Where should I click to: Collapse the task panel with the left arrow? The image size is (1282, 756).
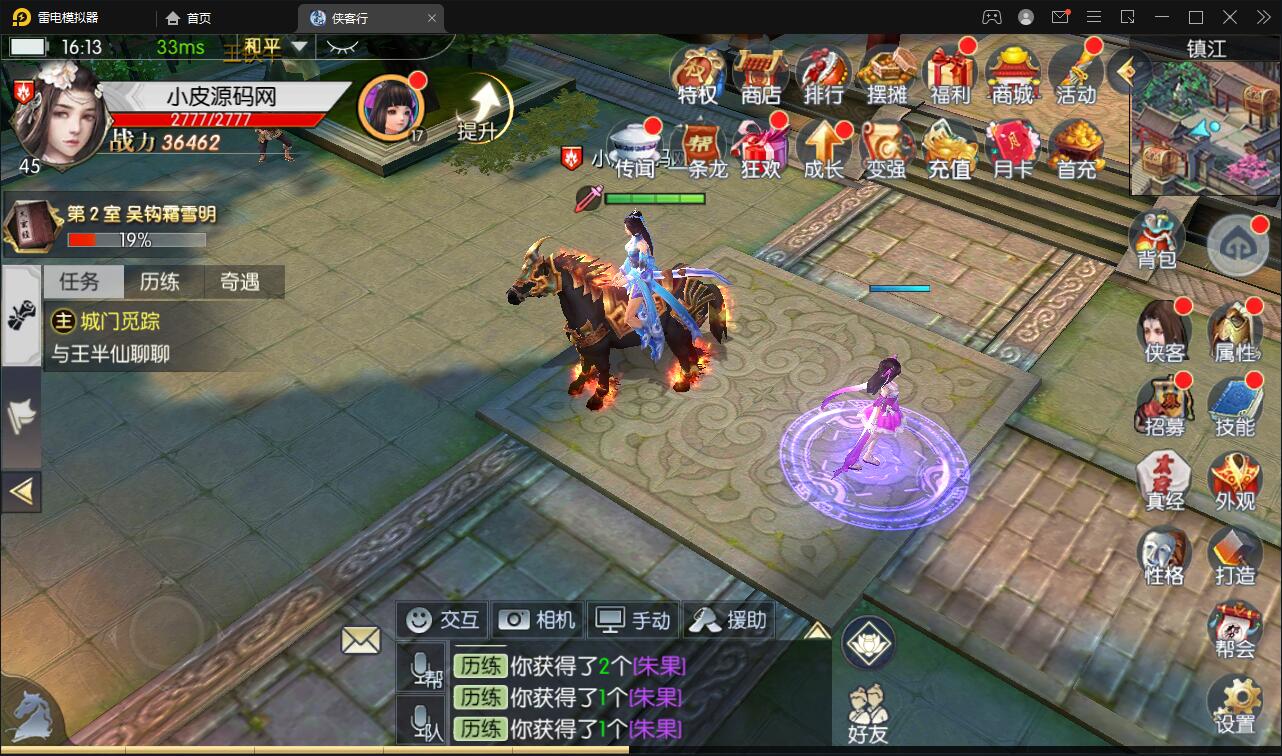pos(21,490)
